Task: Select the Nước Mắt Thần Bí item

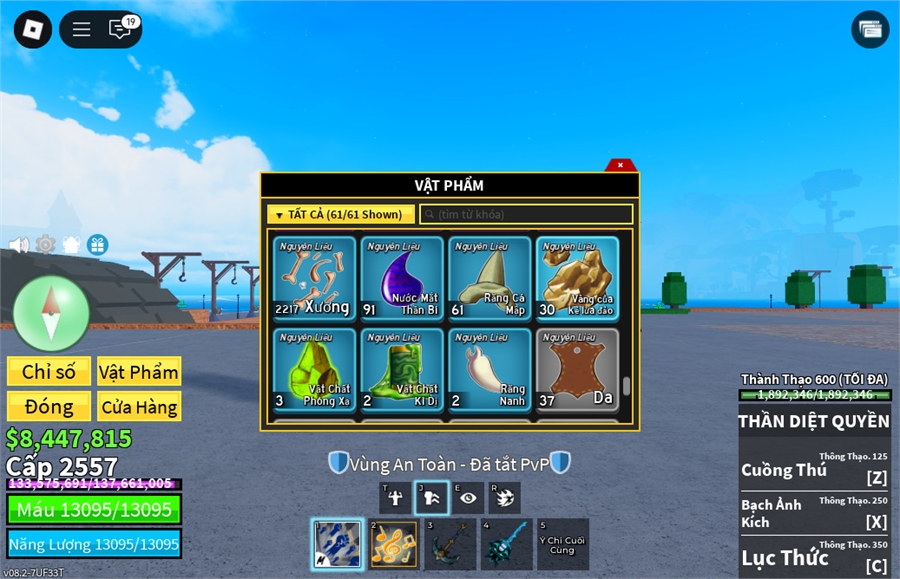Action: point(402,278)
